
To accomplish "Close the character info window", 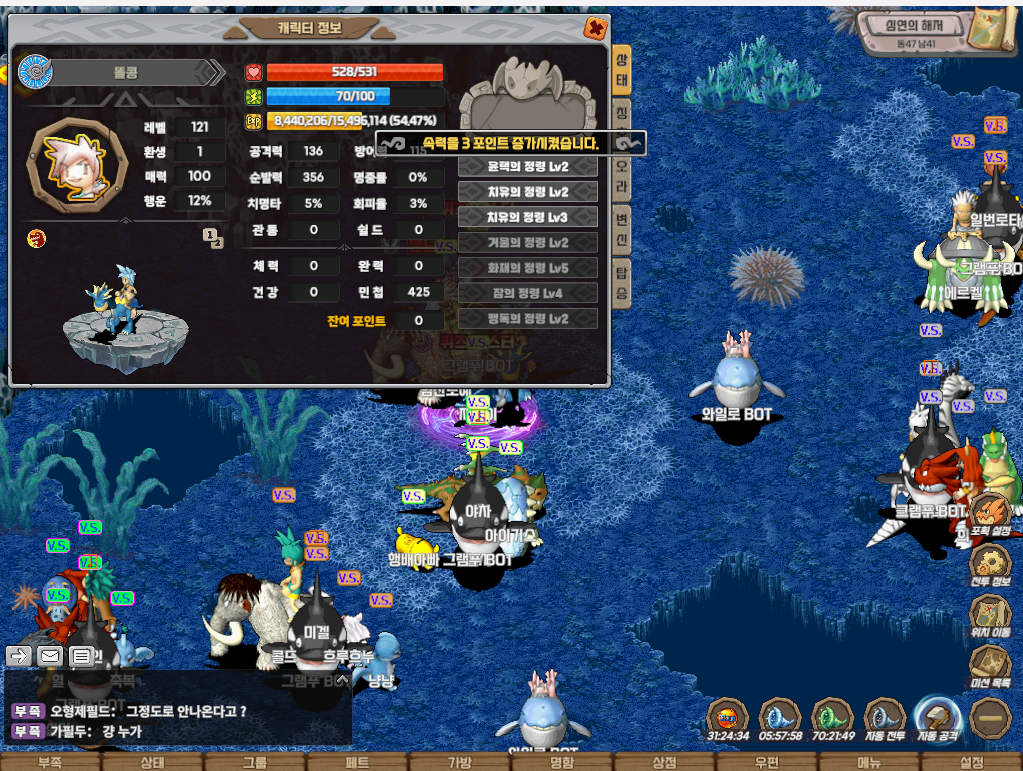I will pyautogui.click(x=595, y=28).
